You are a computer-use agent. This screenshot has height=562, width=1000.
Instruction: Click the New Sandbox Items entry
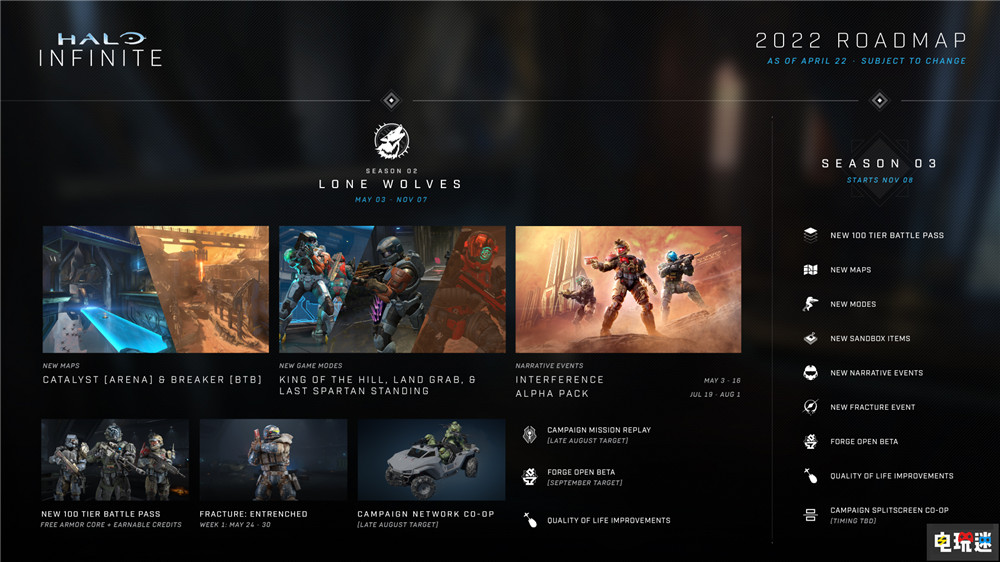pyautogui.click(x=869, y=339)
